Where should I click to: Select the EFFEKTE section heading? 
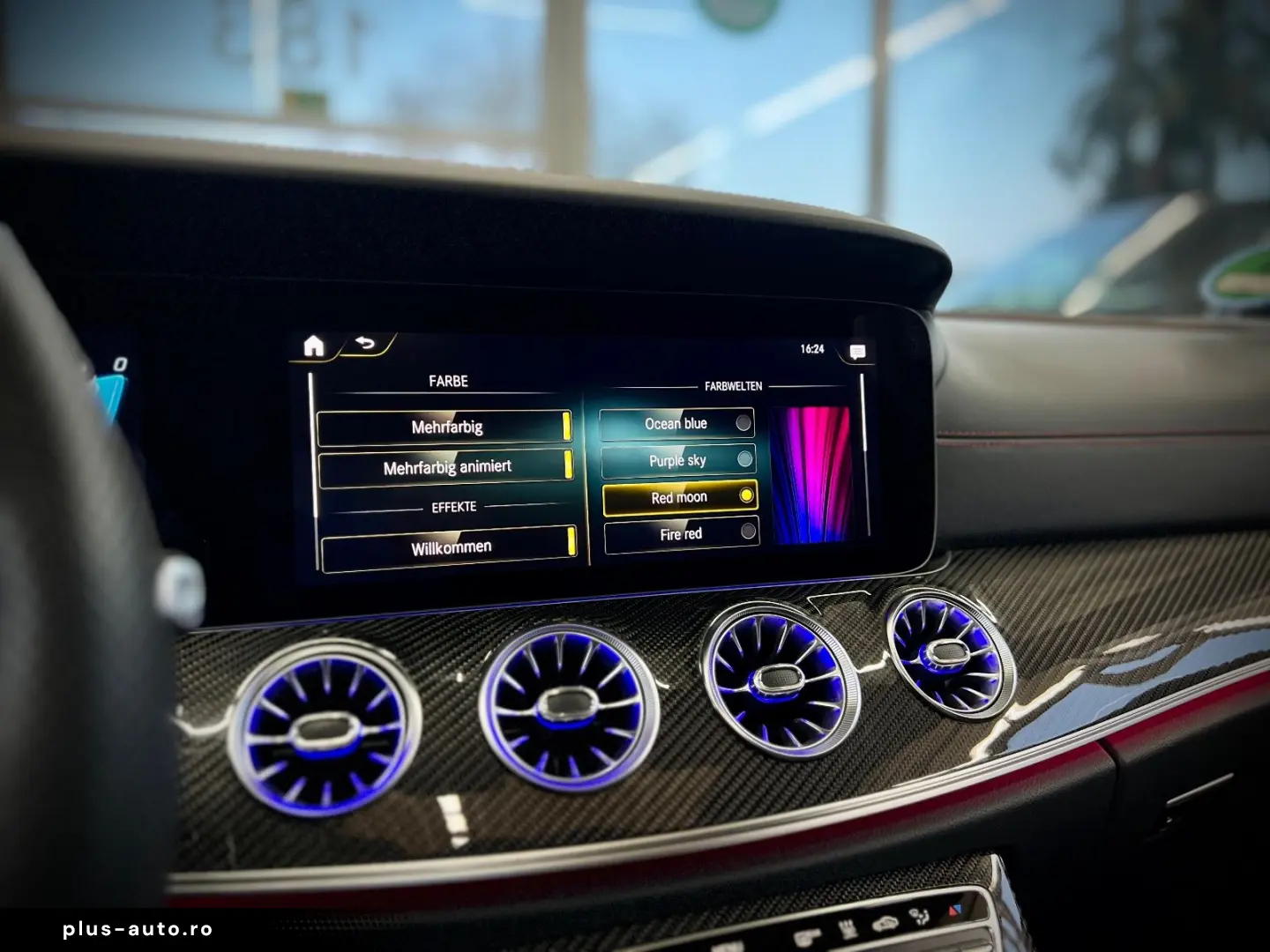tap(452, 507)
